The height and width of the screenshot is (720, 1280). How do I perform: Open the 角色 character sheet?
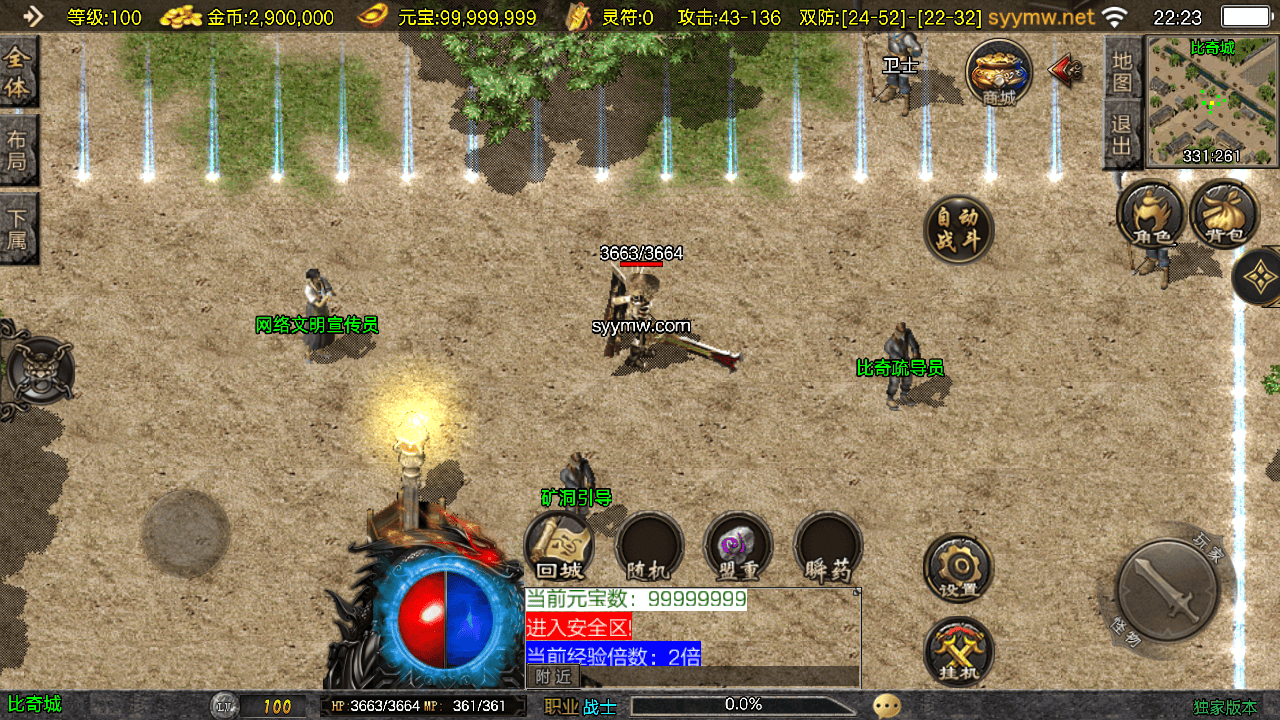pos(1150,213)
